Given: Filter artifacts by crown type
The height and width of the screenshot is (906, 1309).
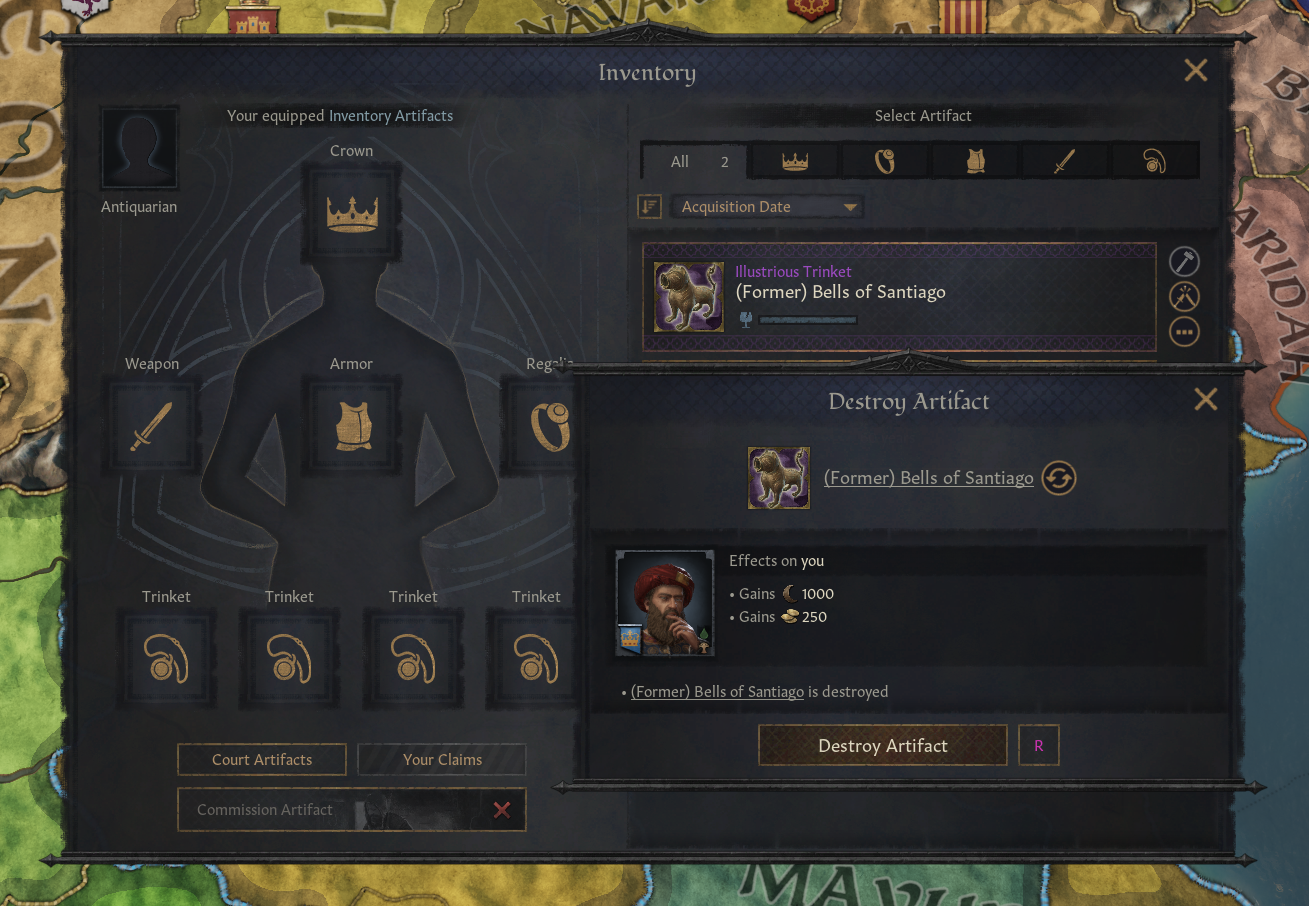Looking at the screenshot, I should [795, 162].
